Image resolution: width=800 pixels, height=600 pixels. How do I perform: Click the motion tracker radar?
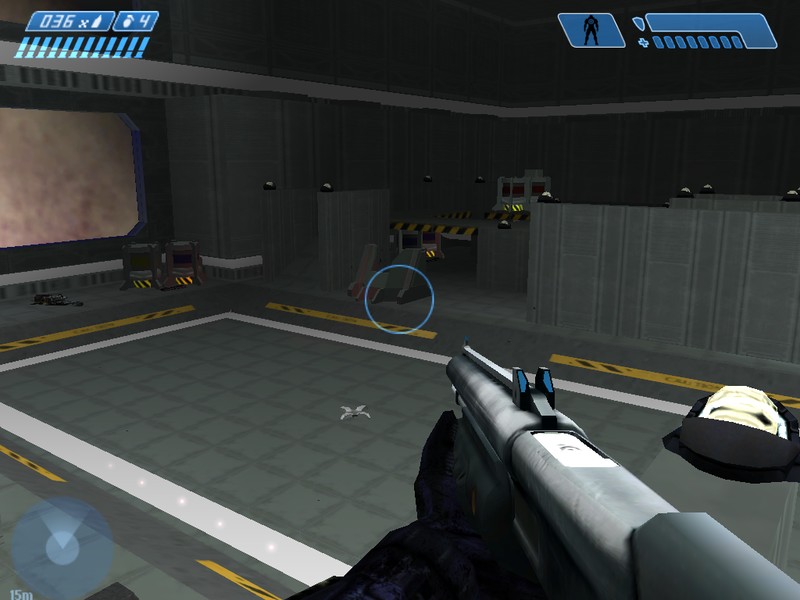click(x=61, y=547)
